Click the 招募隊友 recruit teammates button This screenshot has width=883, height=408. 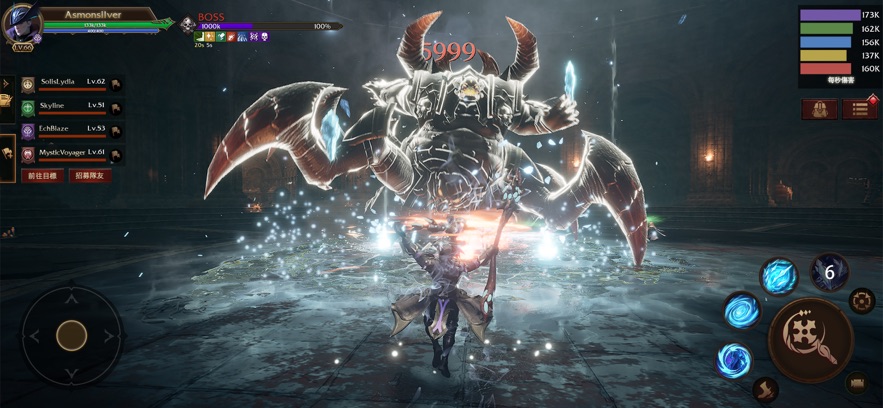91,176
